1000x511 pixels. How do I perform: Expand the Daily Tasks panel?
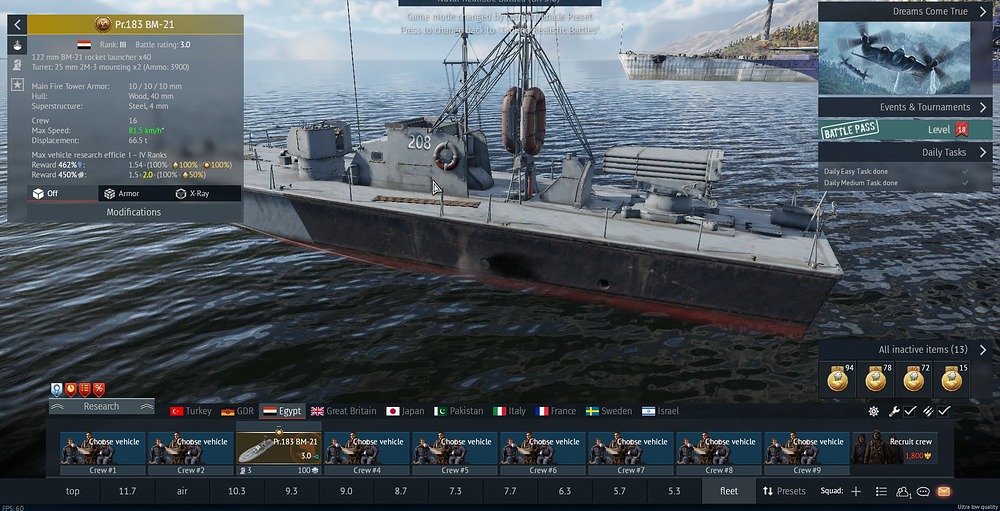click(x=905, y=152)
